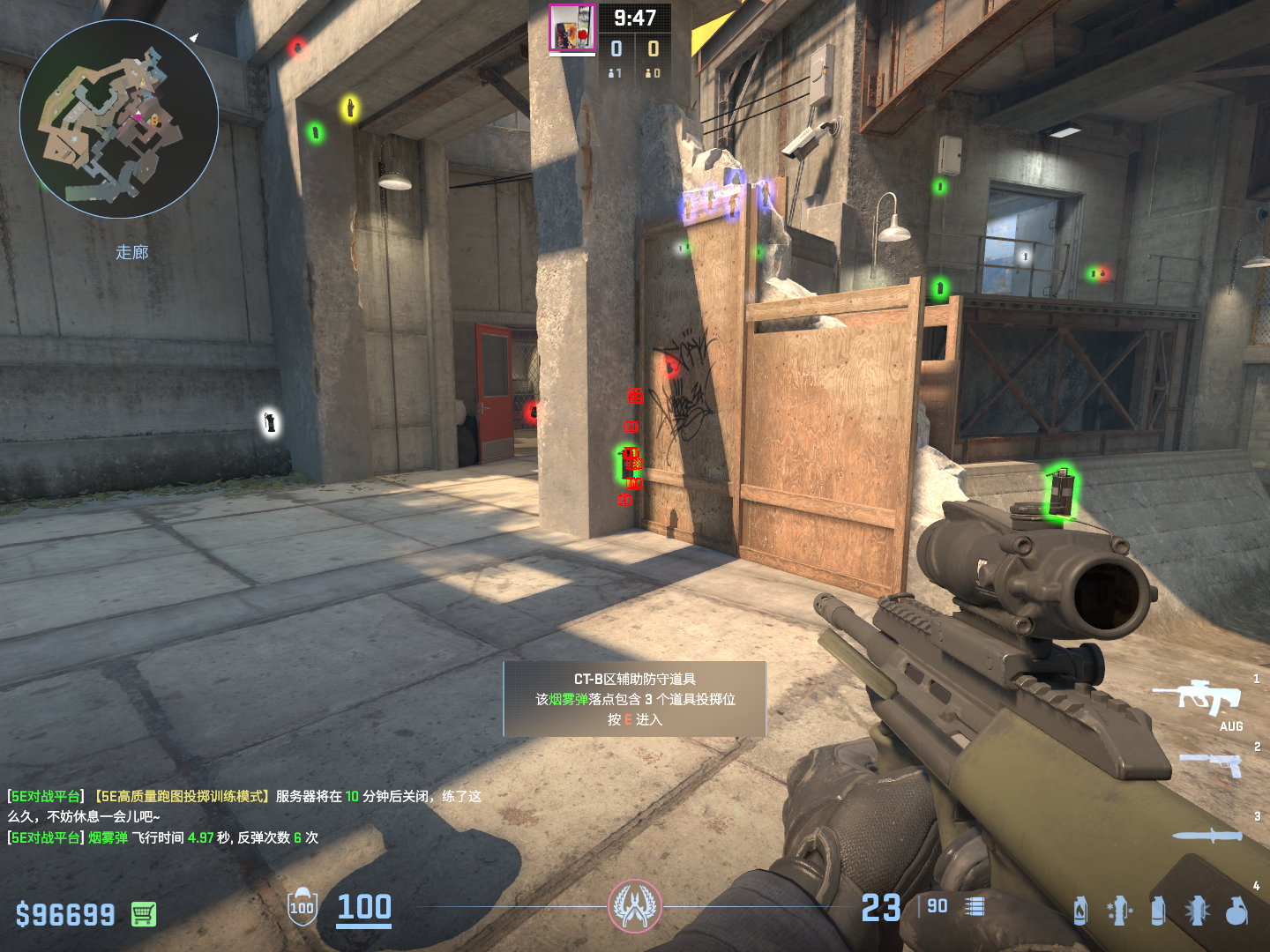Click the circular minimap
This screenshot has height=952, width=1270.
(119, 119)
